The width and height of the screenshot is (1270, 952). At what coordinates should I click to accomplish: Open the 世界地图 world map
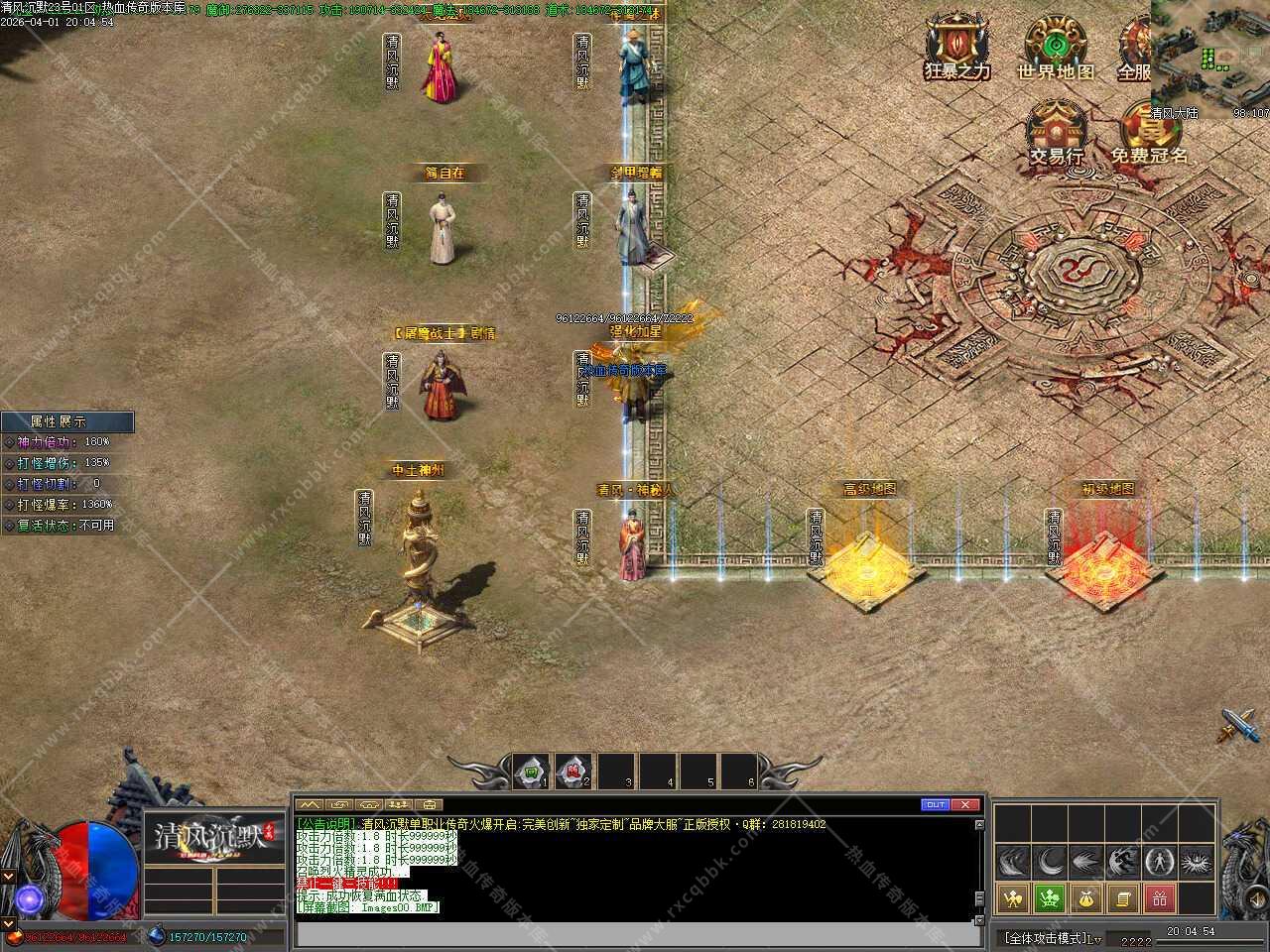[1056, 45]
